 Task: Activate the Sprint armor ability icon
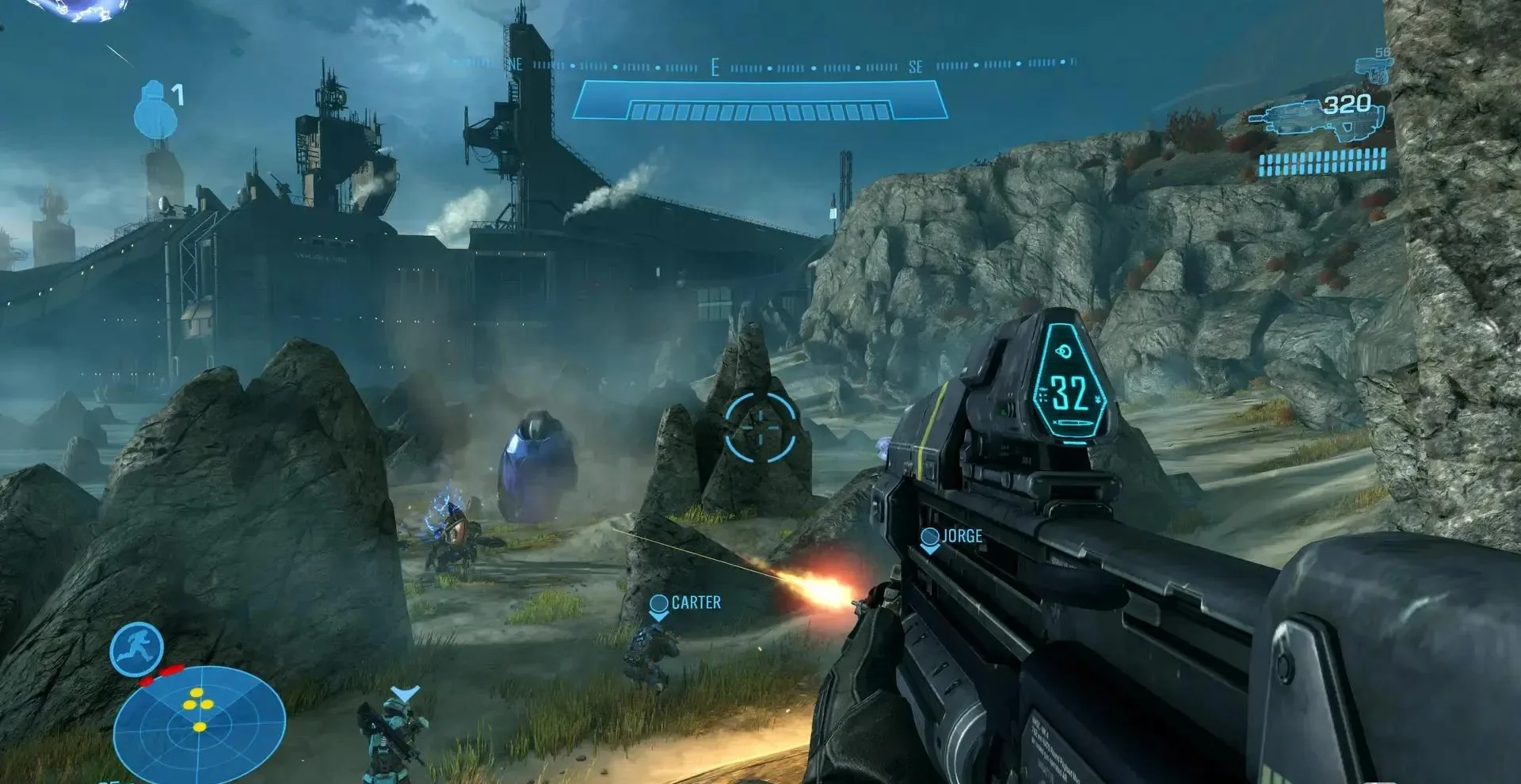(x=136, y=649)
